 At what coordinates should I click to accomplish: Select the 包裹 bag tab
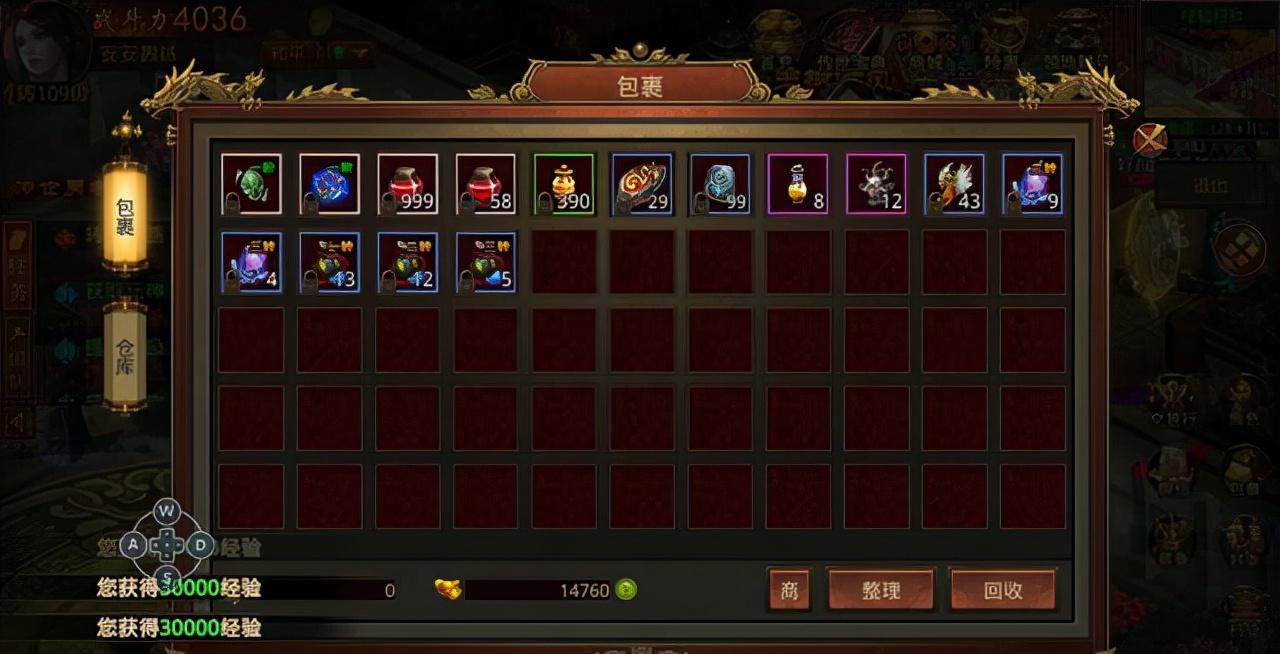pos(125,212)
